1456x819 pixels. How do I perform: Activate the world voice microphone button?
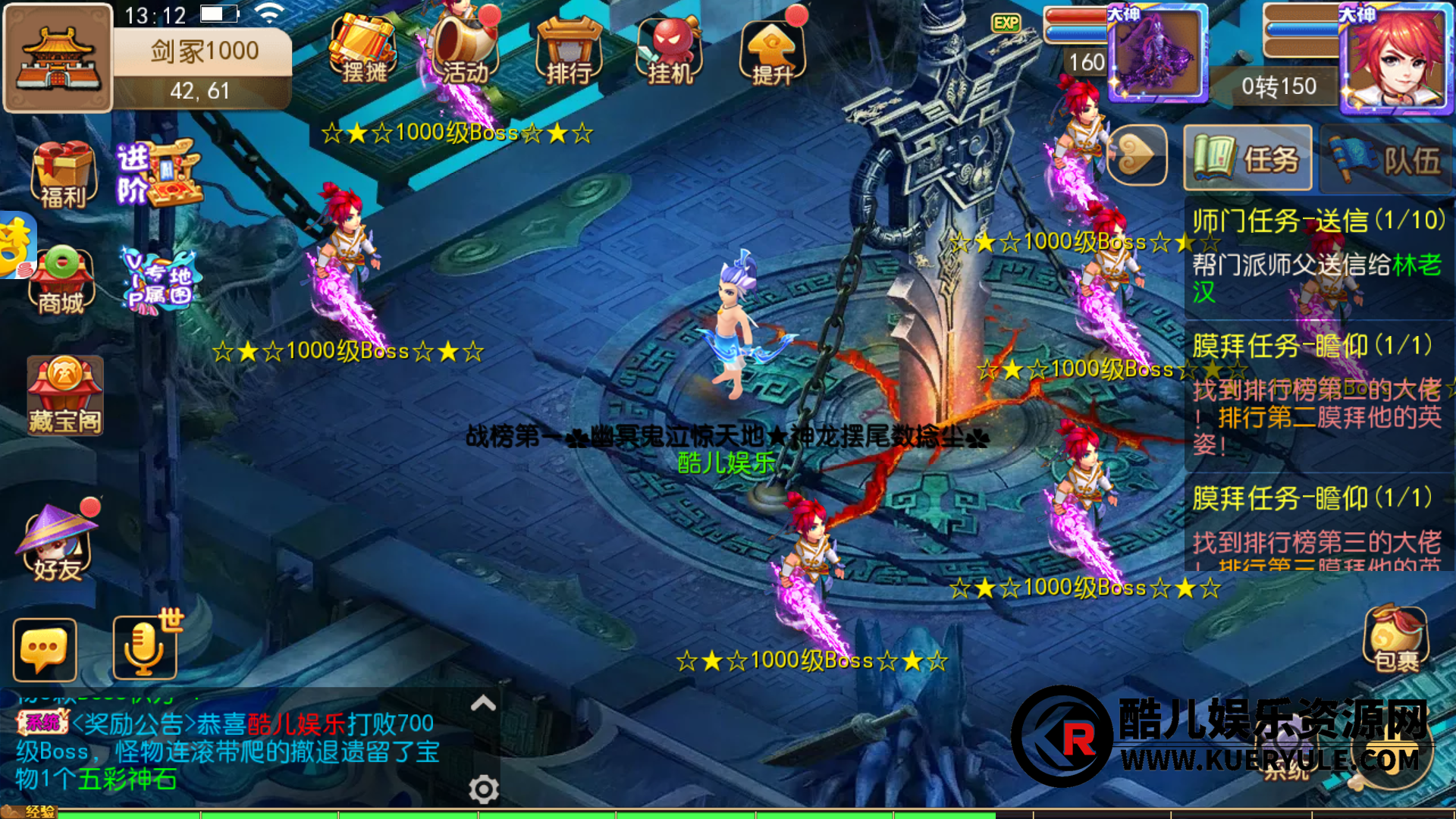pos(144,647)
